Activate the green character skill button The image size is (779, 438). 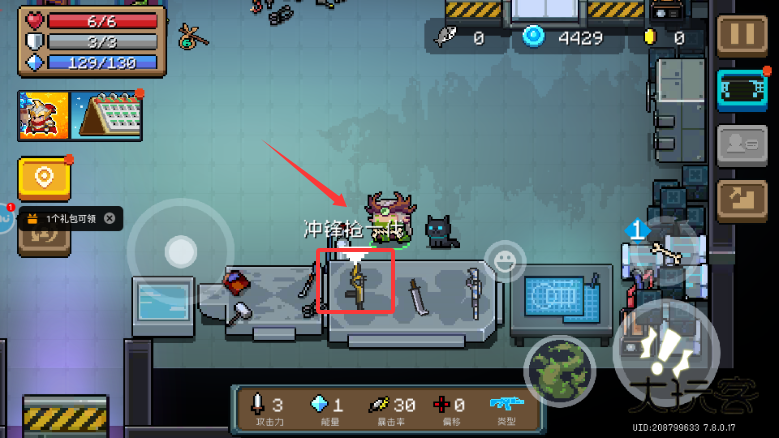(560, 367)
